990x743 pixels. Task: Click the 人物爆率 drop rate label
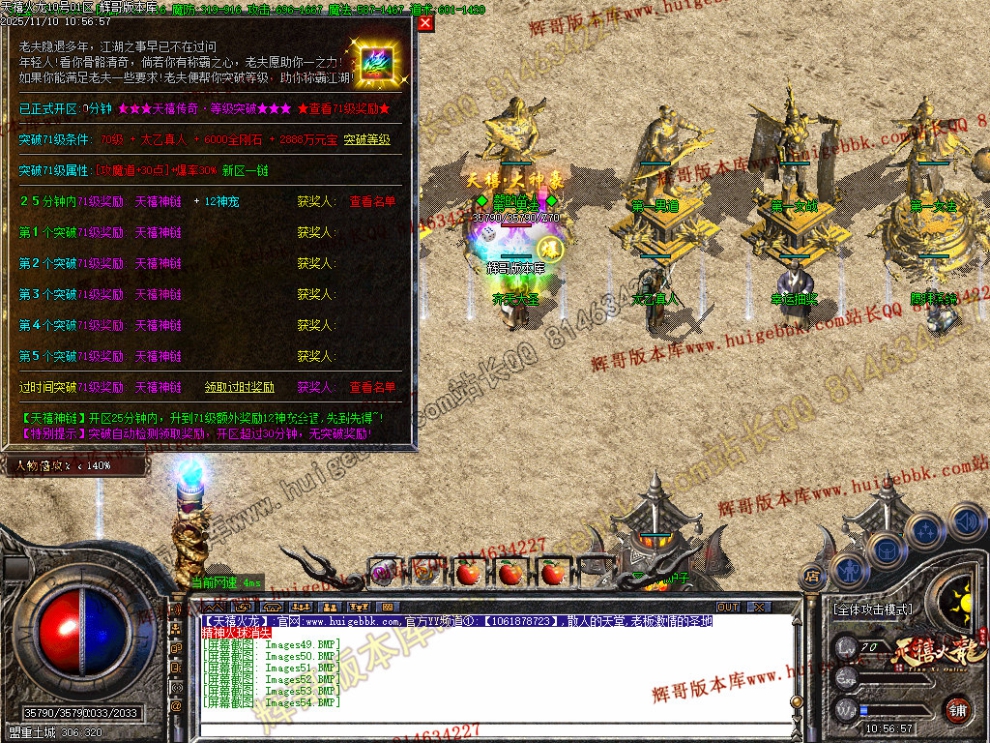pyautogui.click(x=62, y=465)
